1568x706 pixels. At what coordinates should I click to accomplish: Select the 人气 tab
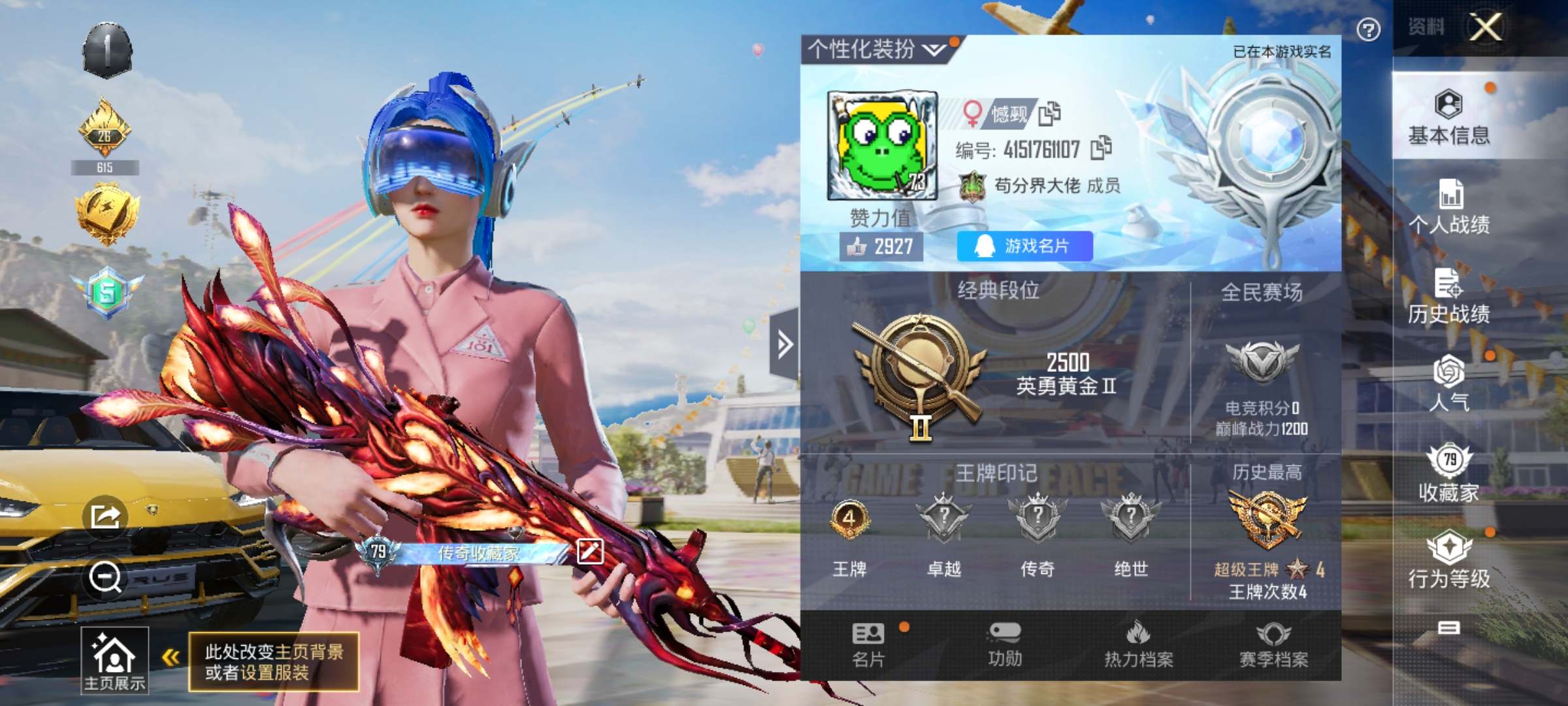[1448, 384]
